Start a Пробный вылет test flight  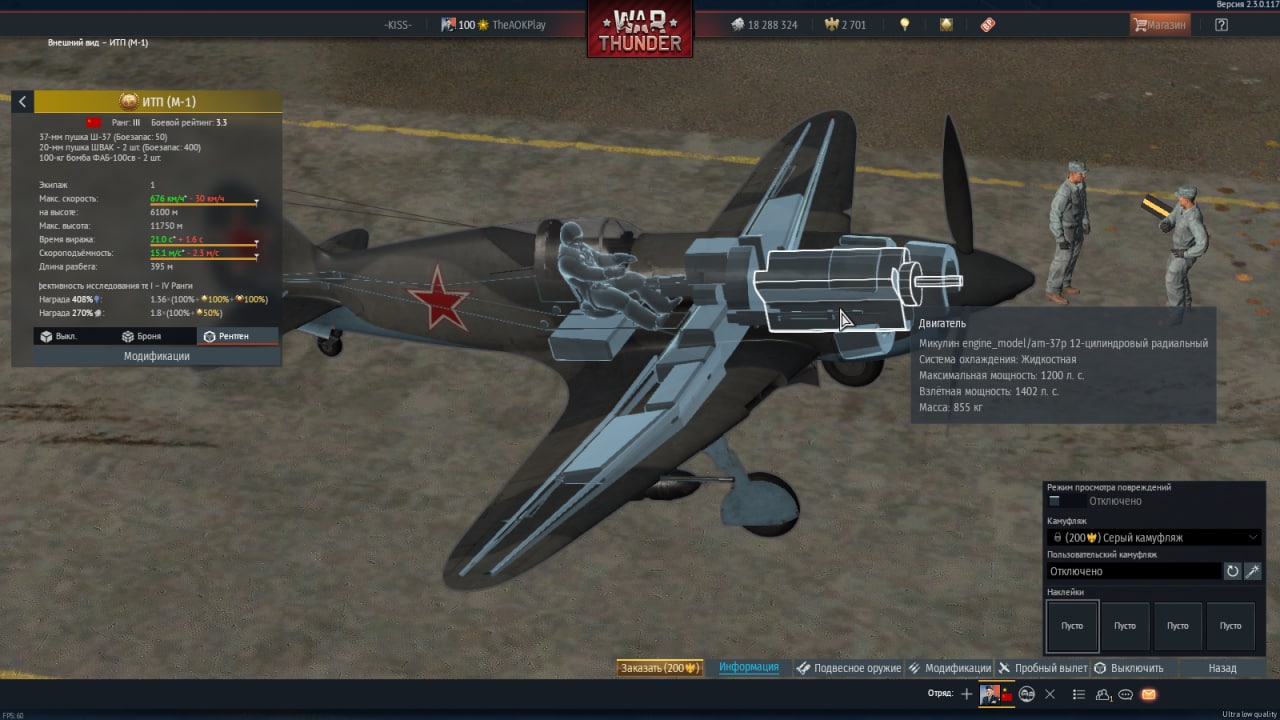1043,668
